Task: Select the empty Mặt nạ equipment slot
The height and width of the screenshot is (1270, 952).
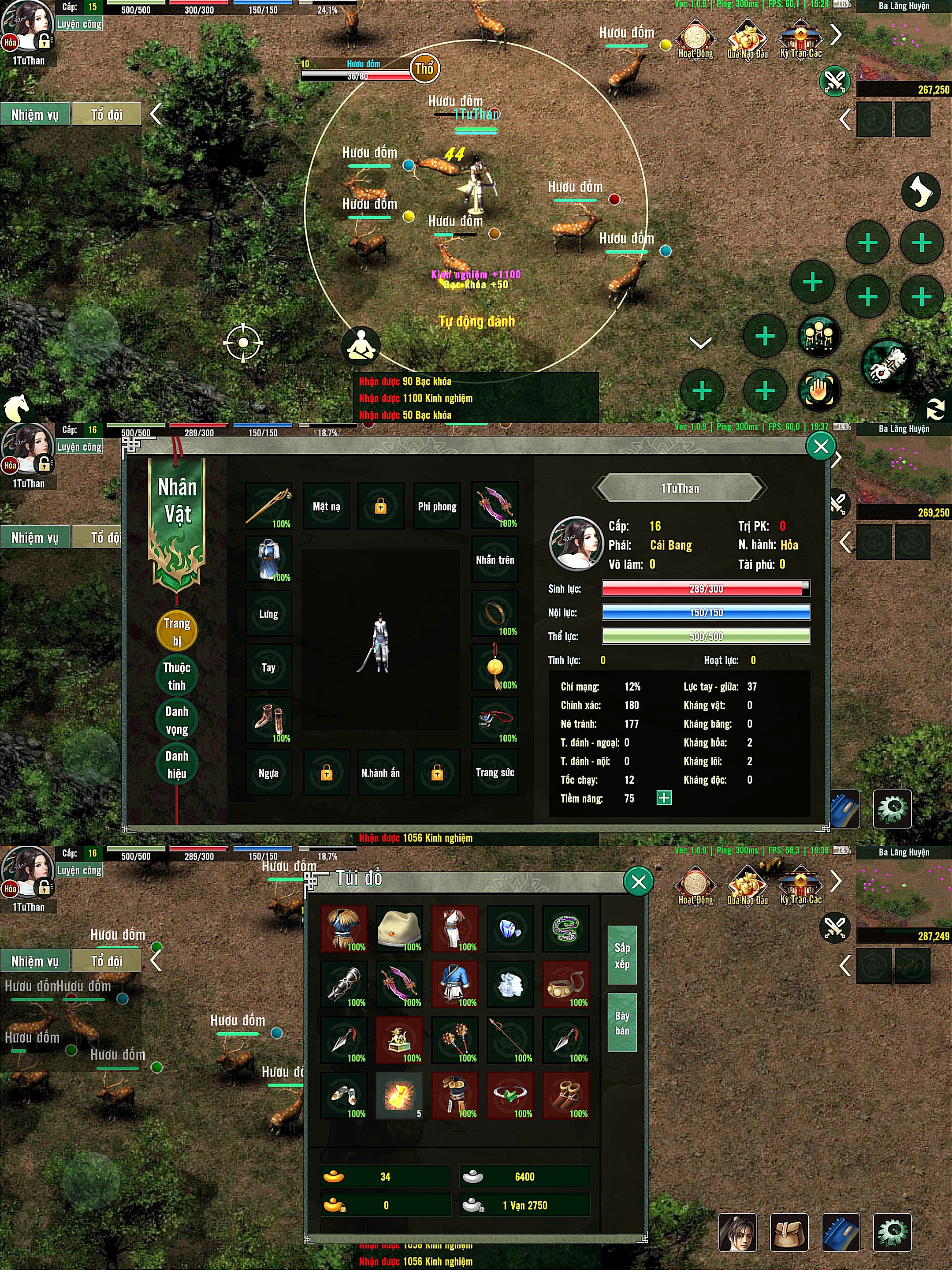Action: [x=326, y=506]
